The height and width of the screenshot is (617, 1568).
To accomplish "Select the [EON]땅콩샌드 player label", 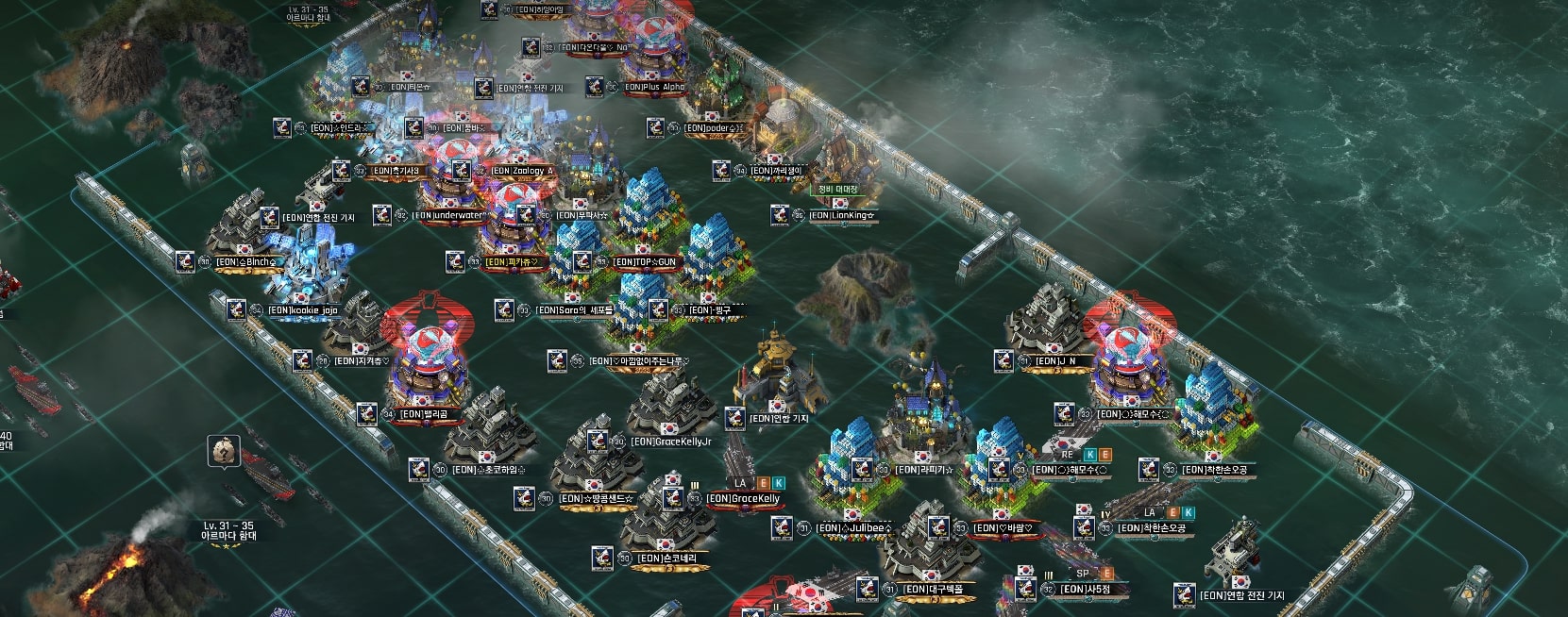I will (597, 498).
